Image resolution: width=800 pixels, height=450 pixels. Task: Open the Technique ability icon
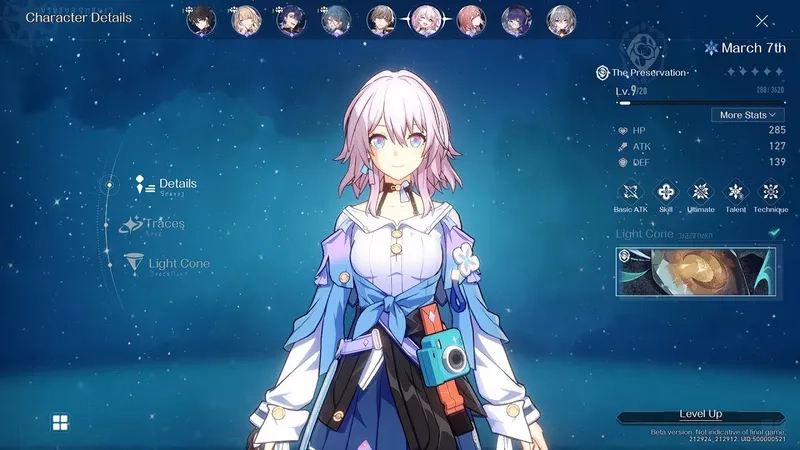(x=770, y=192)
